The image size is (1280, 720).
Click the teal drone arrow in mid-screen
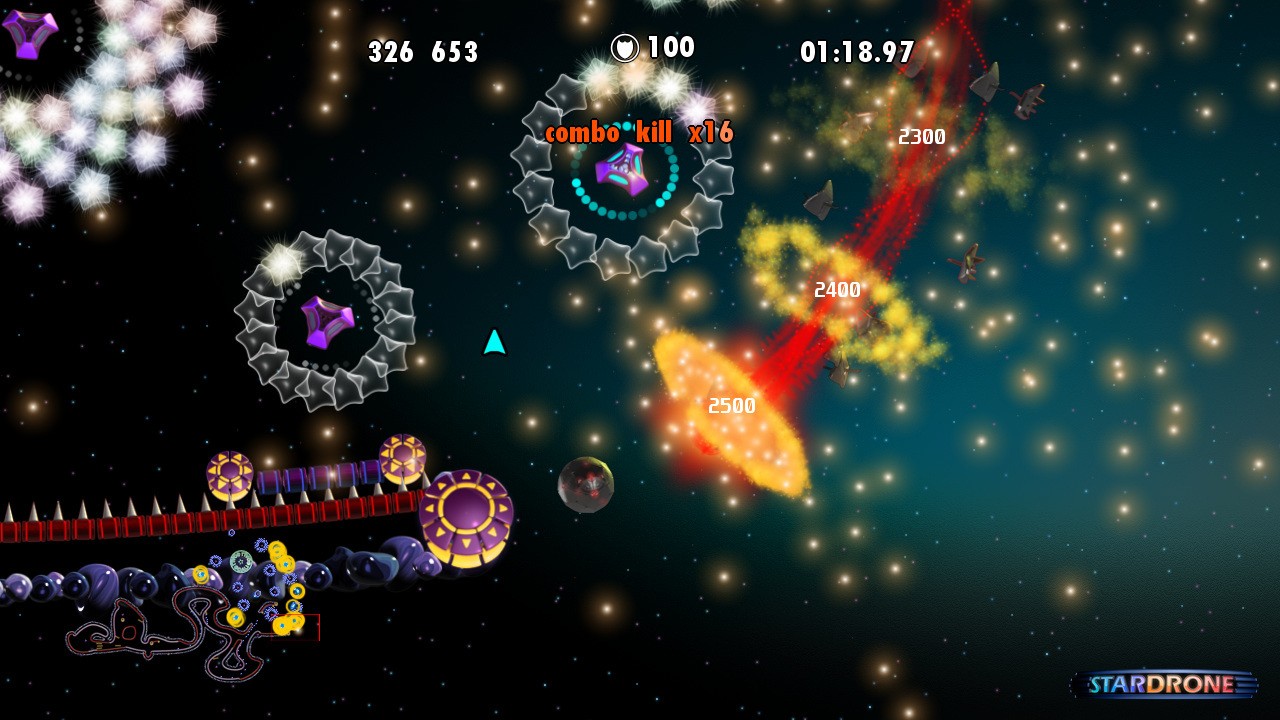coord(492,344)
